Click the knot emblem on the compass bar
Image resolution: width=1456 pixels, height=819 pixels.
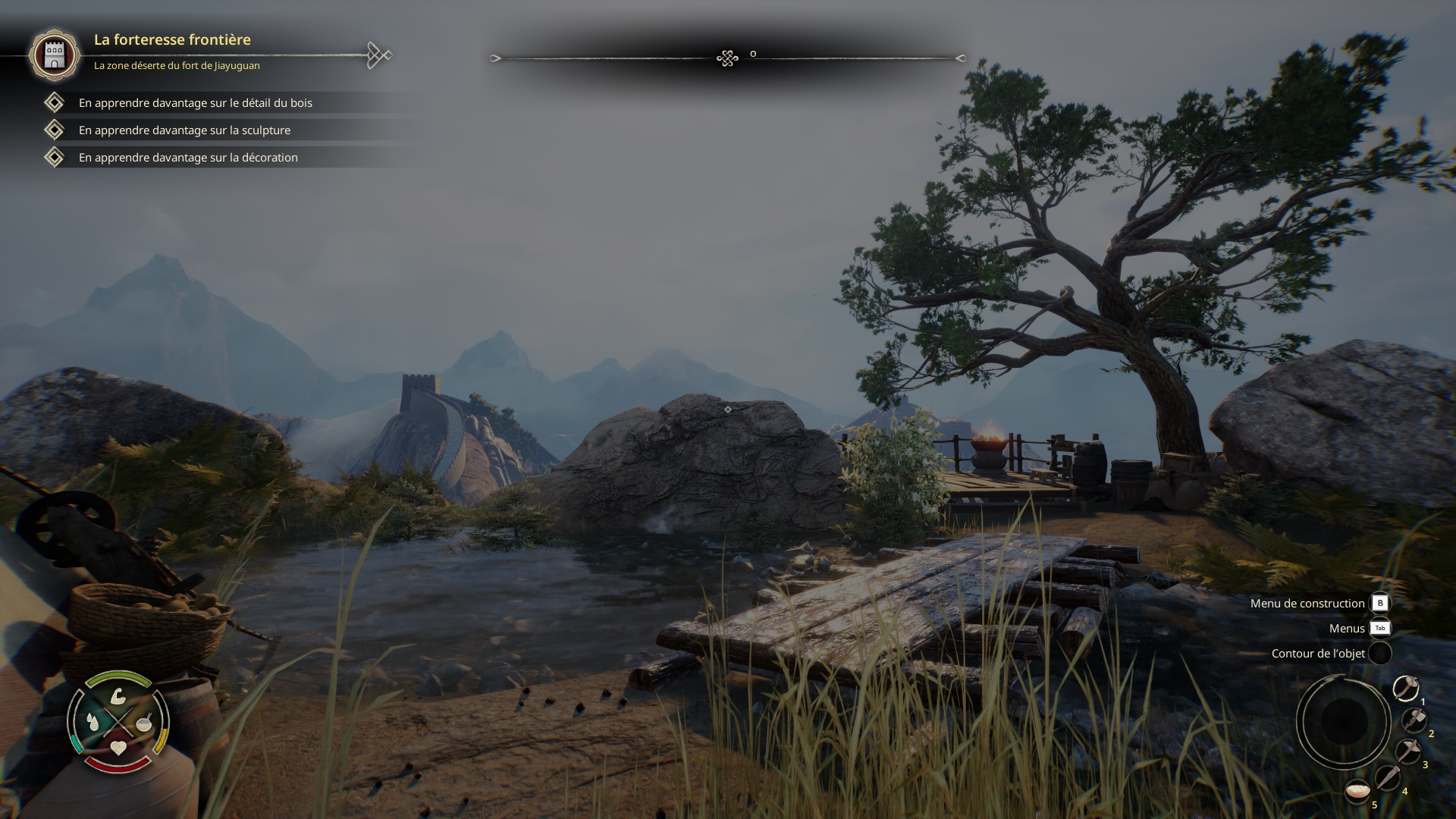tap(727, 58)
